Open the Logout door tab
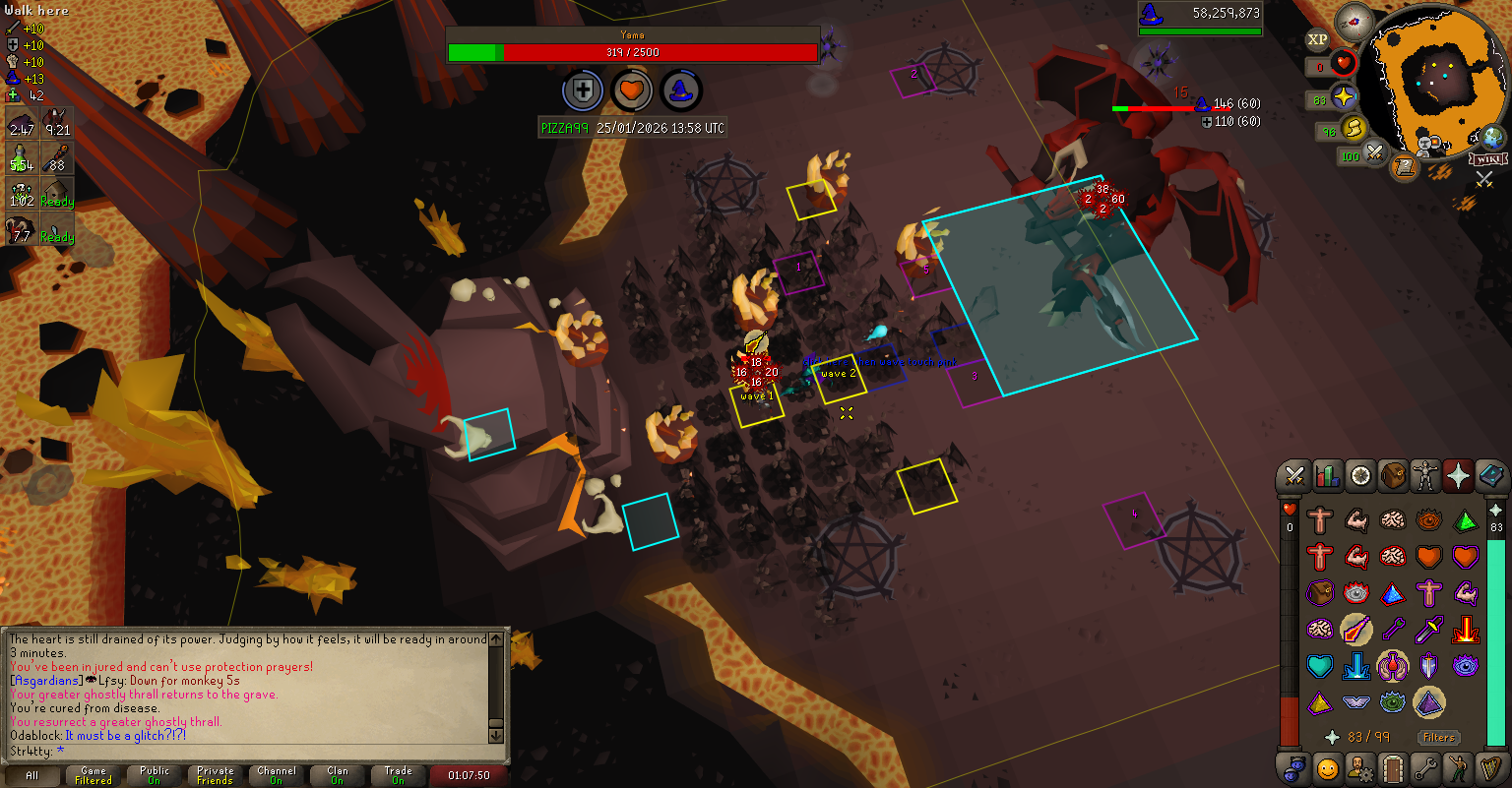Image resolution: width=1512 pixels, height=788 pixels. [x=1392, y=767]
